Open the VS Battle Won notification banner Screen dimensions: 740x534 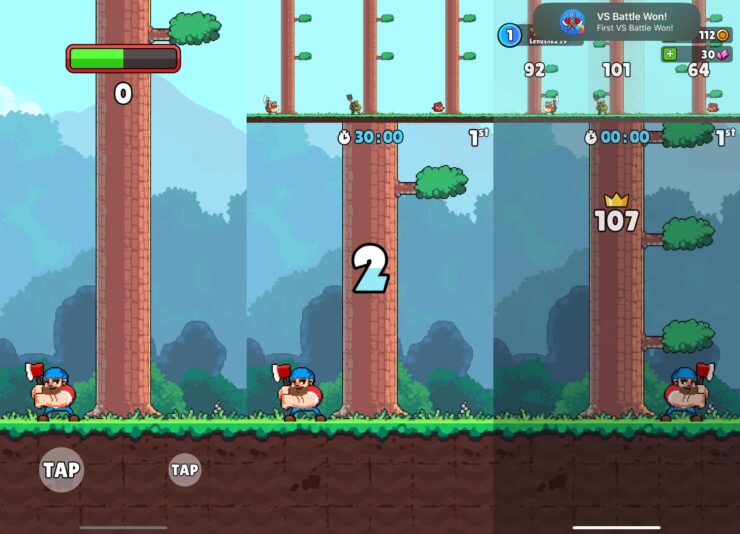[x=616, y=21]
